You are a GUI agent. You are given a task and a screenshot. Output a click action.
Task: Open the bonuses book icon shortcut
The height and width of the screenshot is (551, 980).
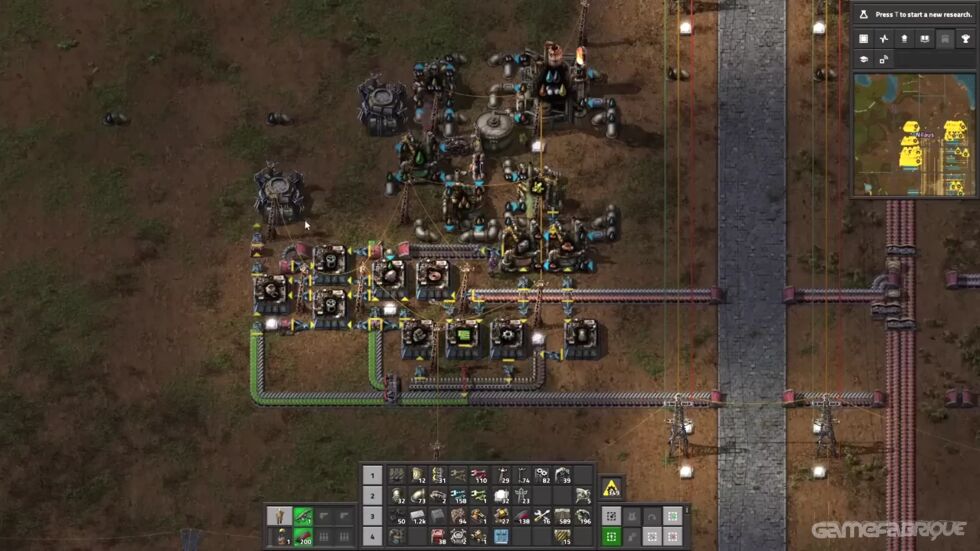925,39
